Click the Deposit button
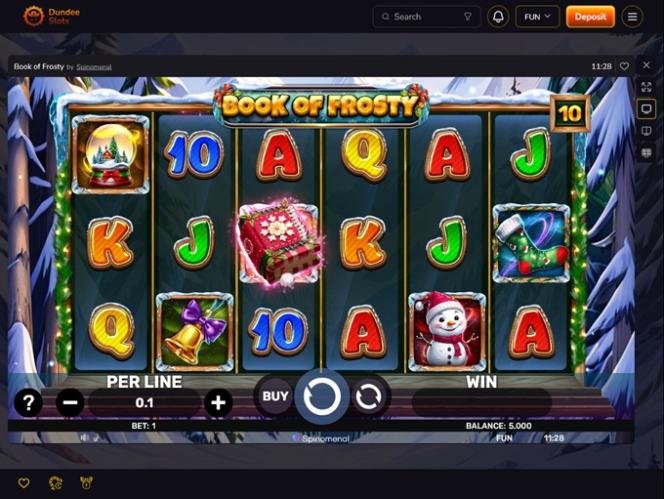The width and height of the screenshot is (664, 499). pyautogui.click(x=590, y=16)
